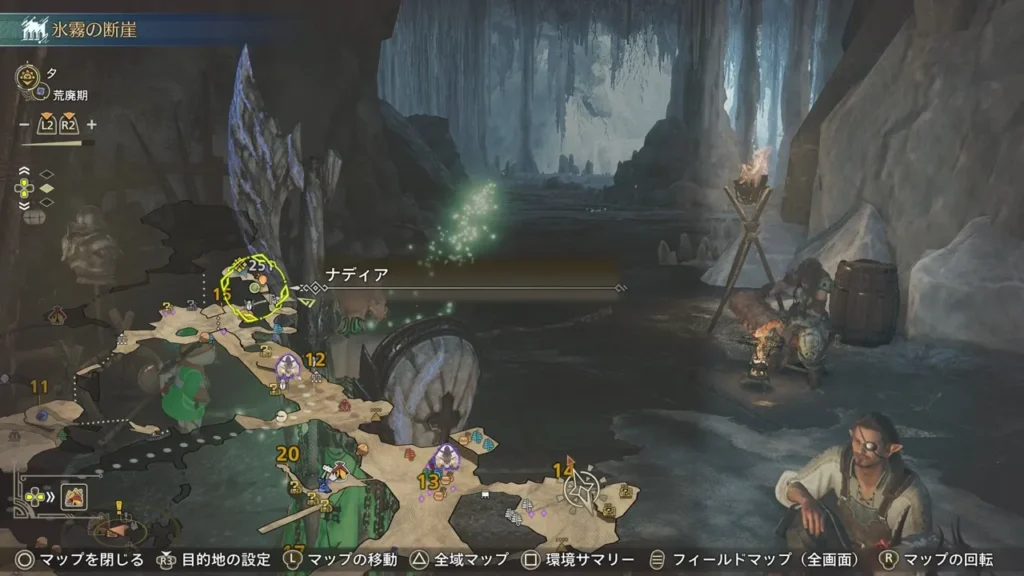This screenshot has height=576, width=1024.
Task: Move down one map layer with the down chevron
Action: tap(24, 205)
